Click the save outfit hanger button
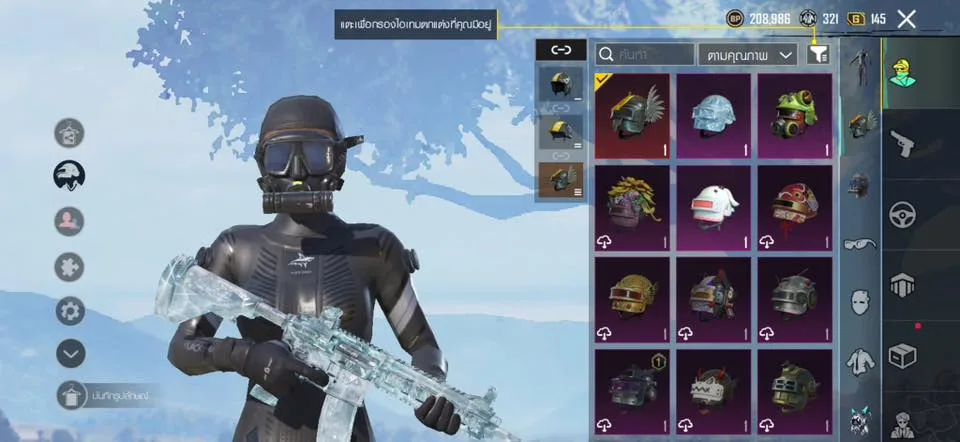 coord(70,397)
